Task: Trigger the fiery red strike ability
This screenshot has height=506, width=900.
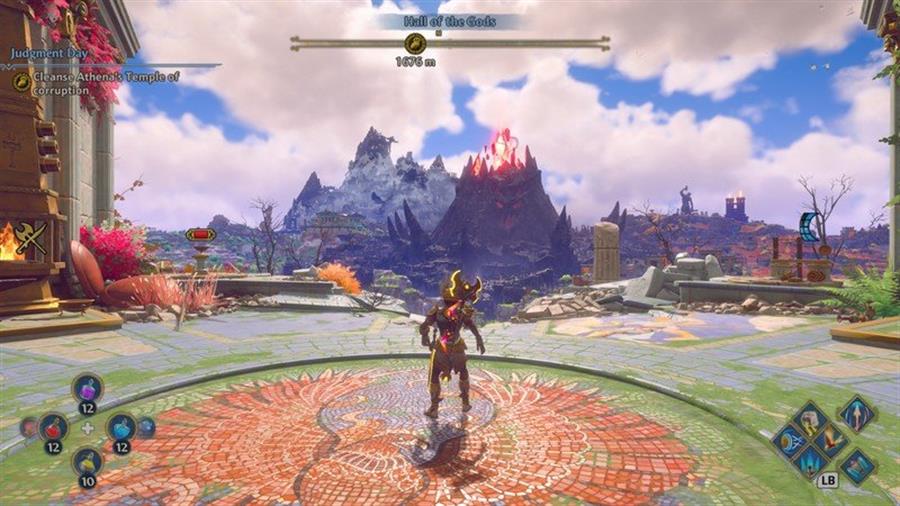Action: [x=830, y=440]
